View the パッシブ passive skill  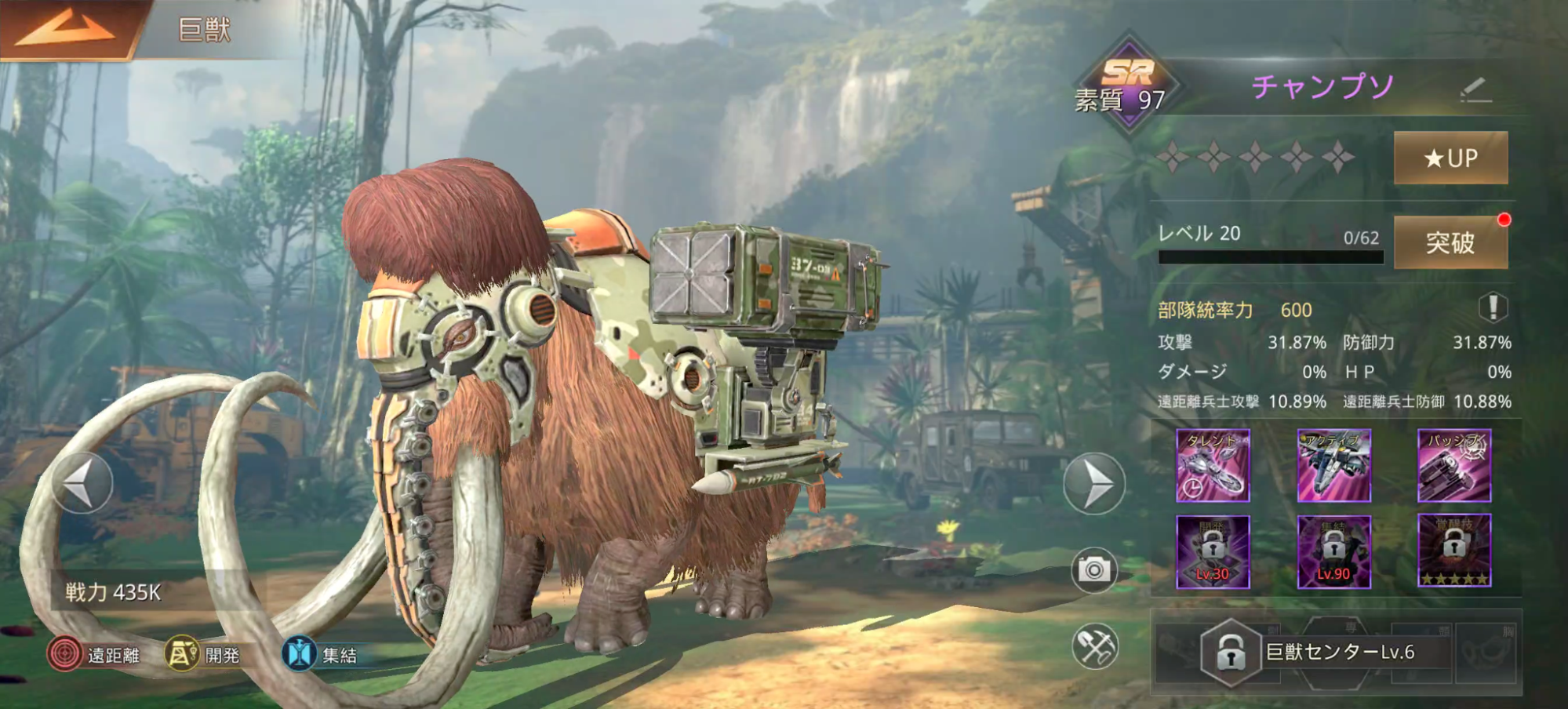(1454, 466)
